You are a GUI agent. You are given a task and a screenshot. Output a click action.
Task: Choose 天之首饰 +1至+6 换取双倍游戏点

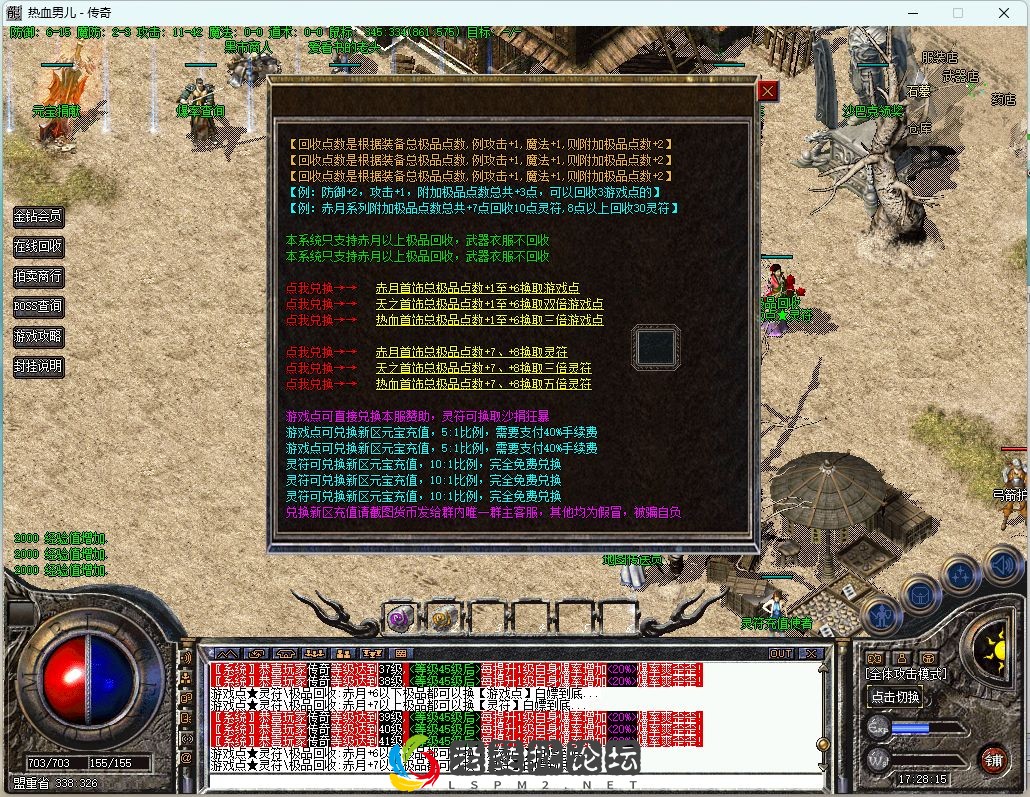click(489, 304)
